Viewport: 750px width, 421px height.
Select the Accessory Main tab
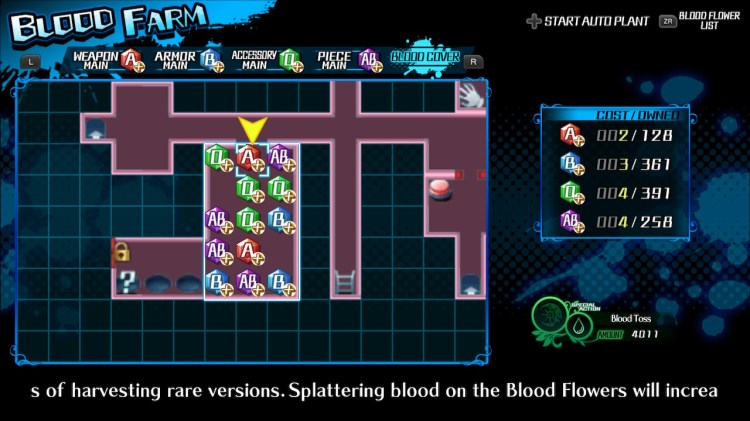[267, 59]
